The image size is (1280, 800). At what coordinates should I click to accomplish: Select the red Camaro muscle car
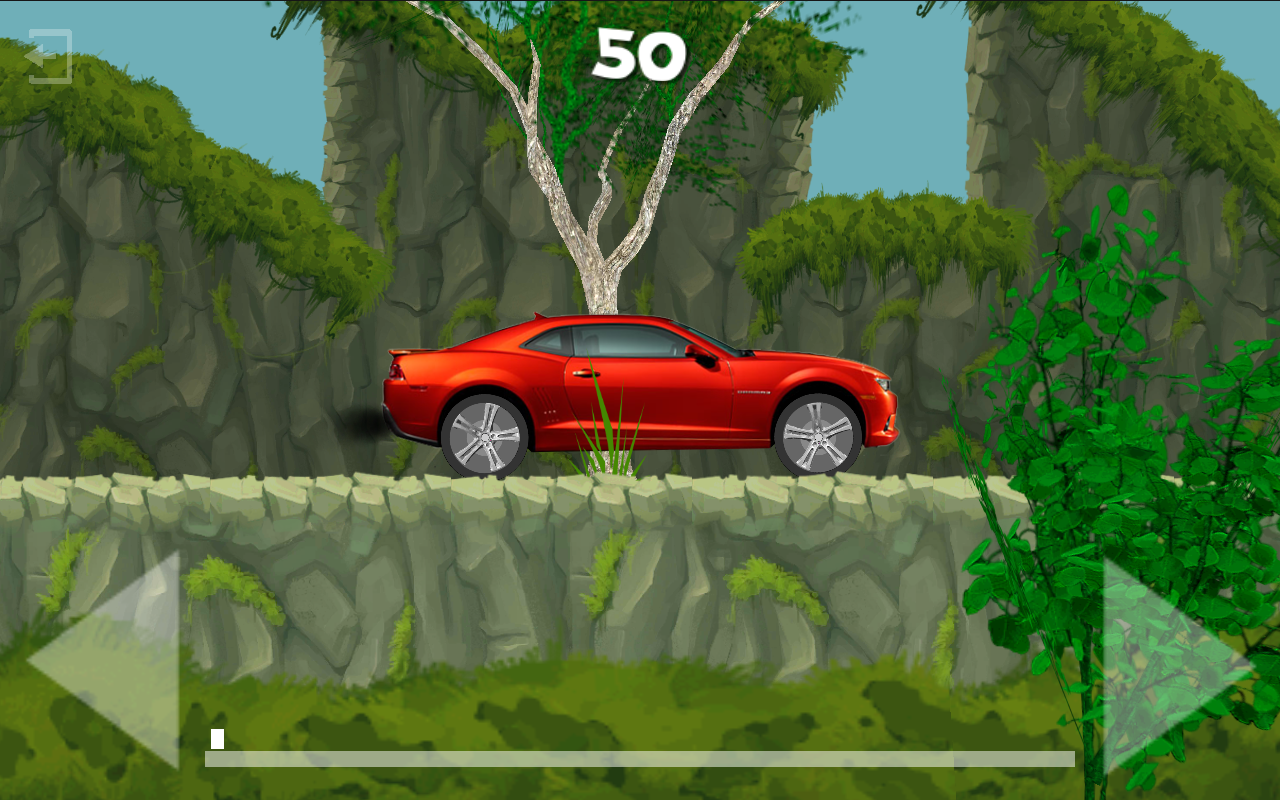[640, 390]
